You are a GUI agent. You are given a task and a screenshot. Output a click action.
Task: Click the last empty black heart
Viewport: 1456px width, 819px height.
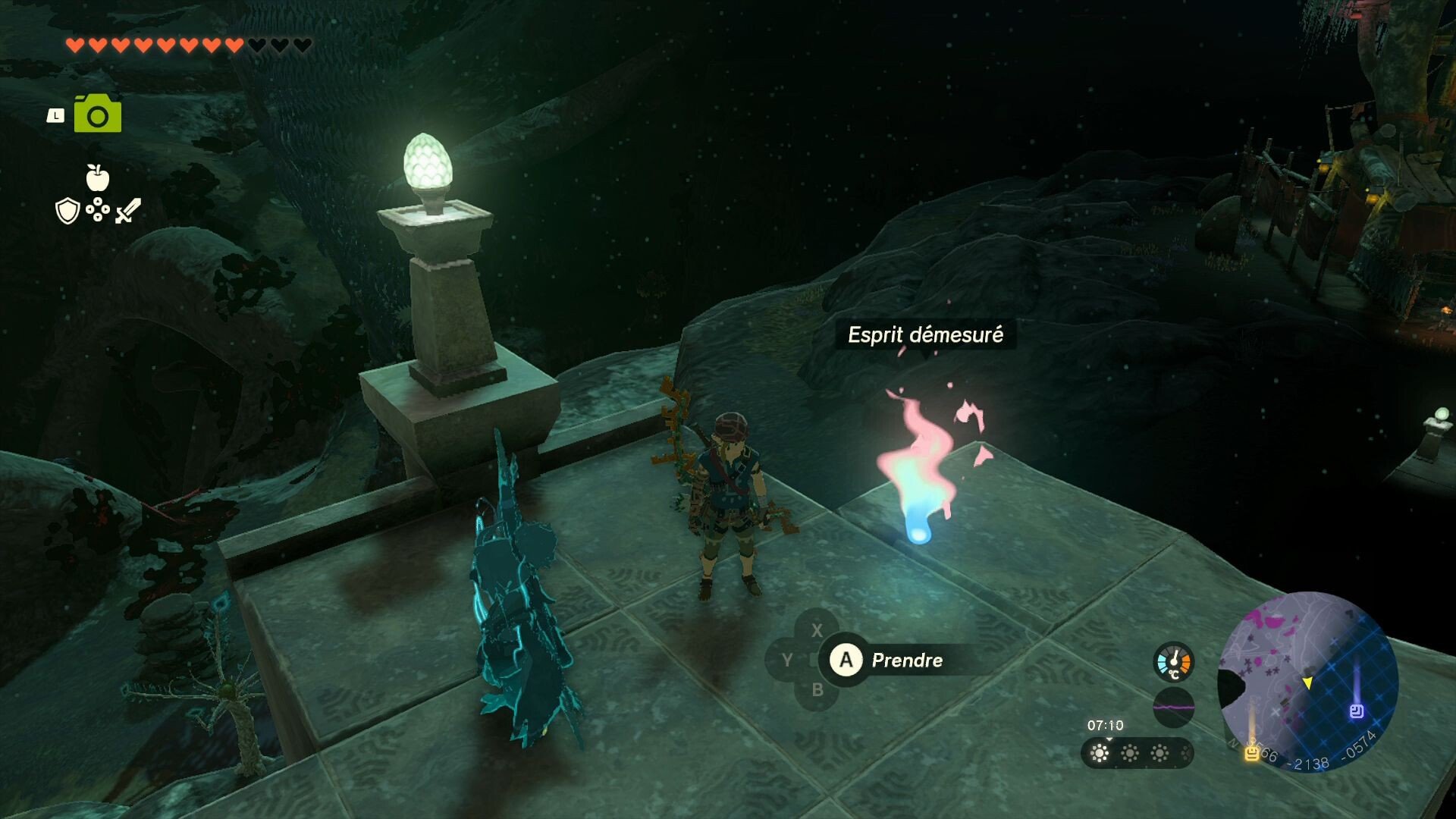(x=301, y=45)
